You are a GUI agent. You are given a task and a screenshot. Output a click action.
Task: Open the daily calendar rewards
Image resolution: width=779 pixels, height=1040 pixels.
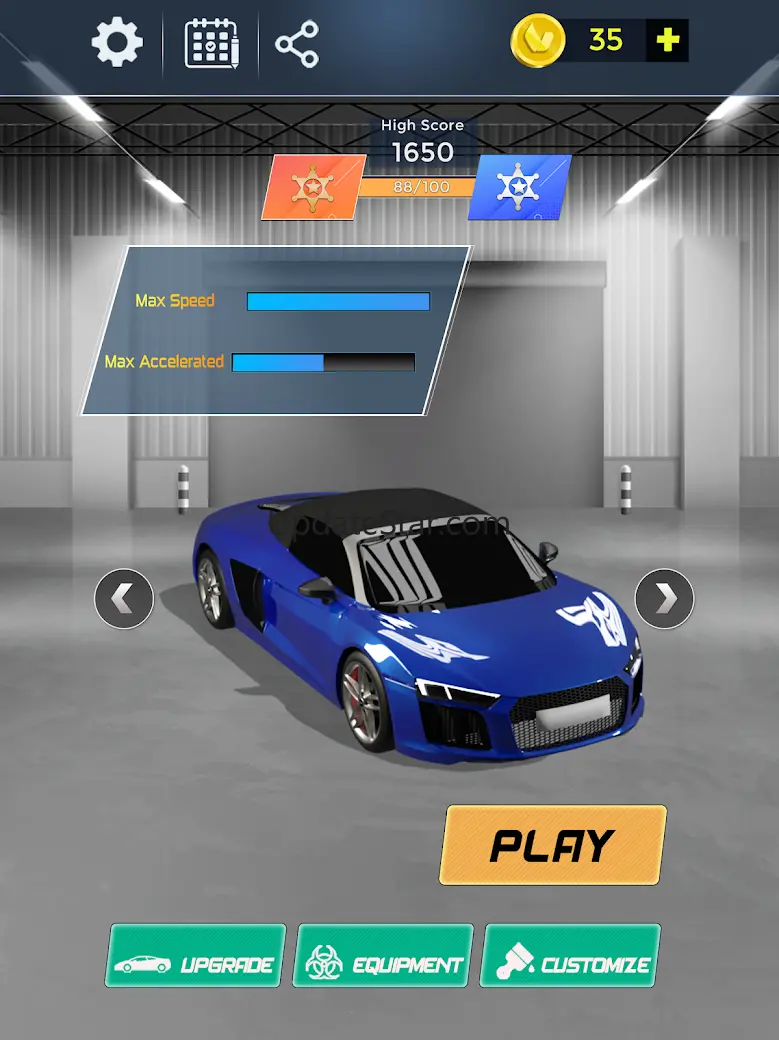(212, 43)
